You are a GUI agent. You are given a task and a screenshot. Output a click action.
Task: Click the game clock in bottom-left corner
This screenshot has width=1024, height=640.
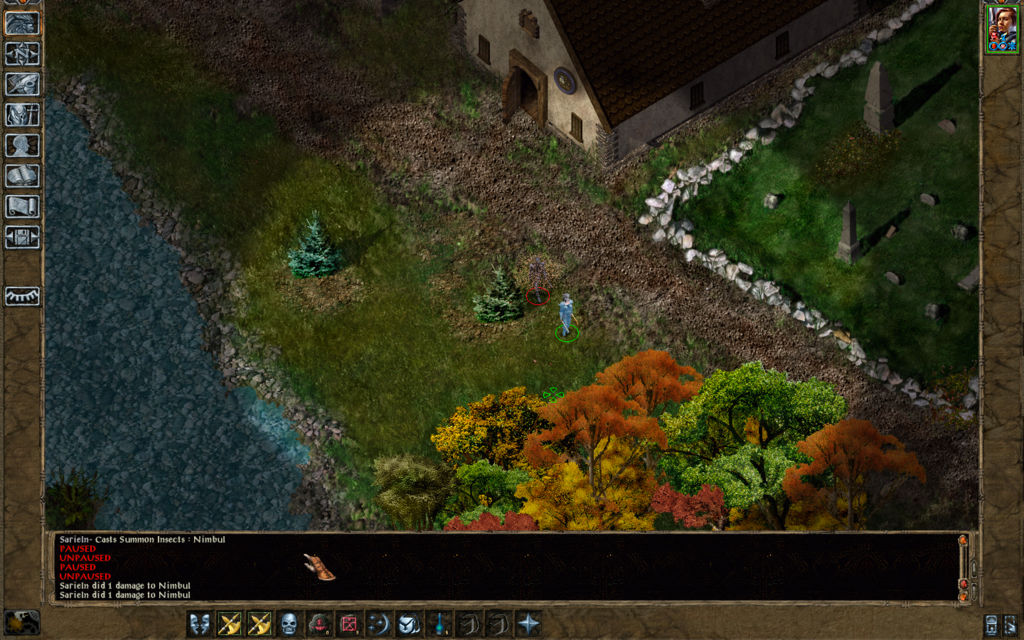tap(22, 621)
